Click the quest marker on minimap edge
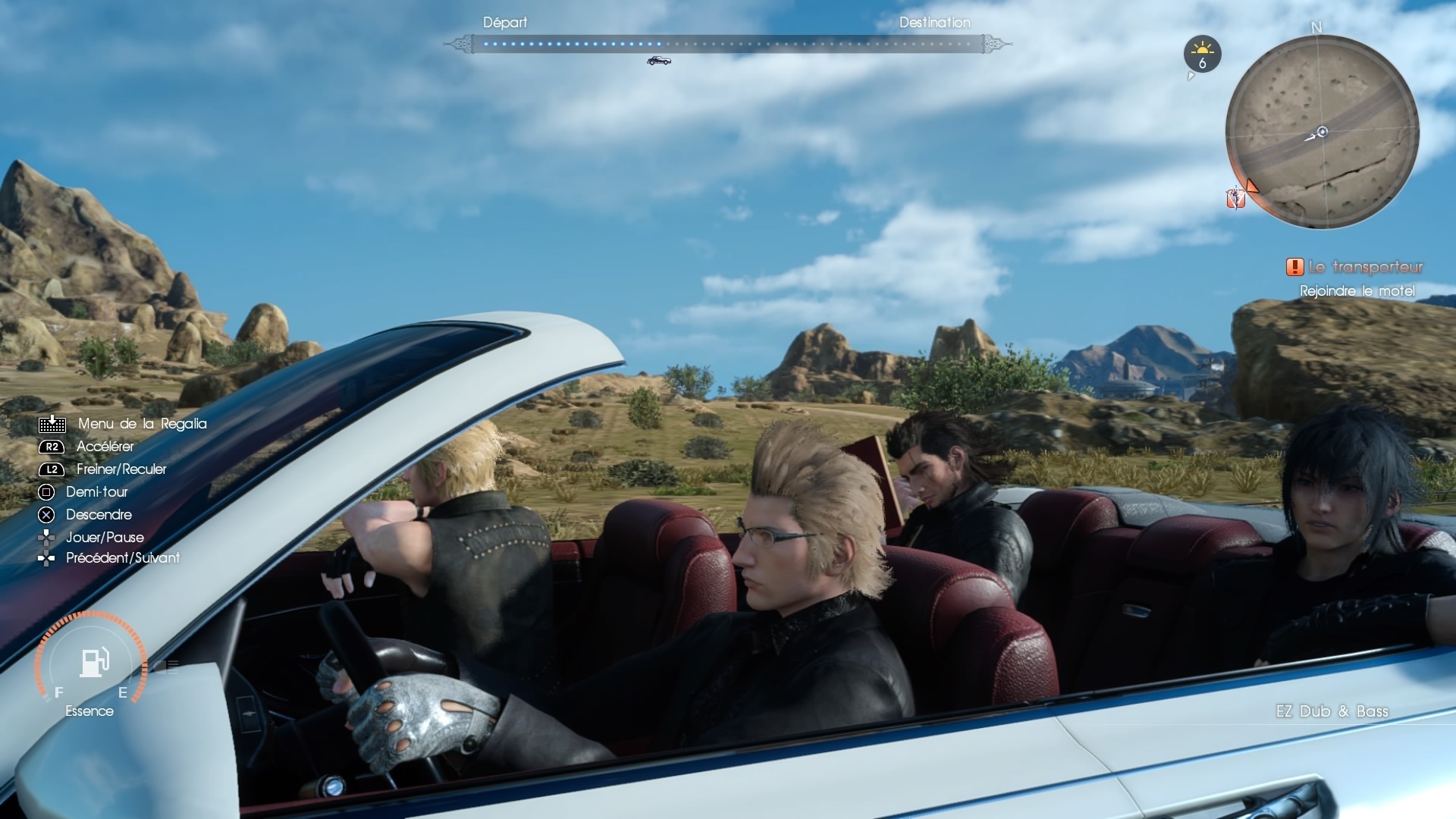This screenshot has height=819, width=1456. tap(1237, 197)
